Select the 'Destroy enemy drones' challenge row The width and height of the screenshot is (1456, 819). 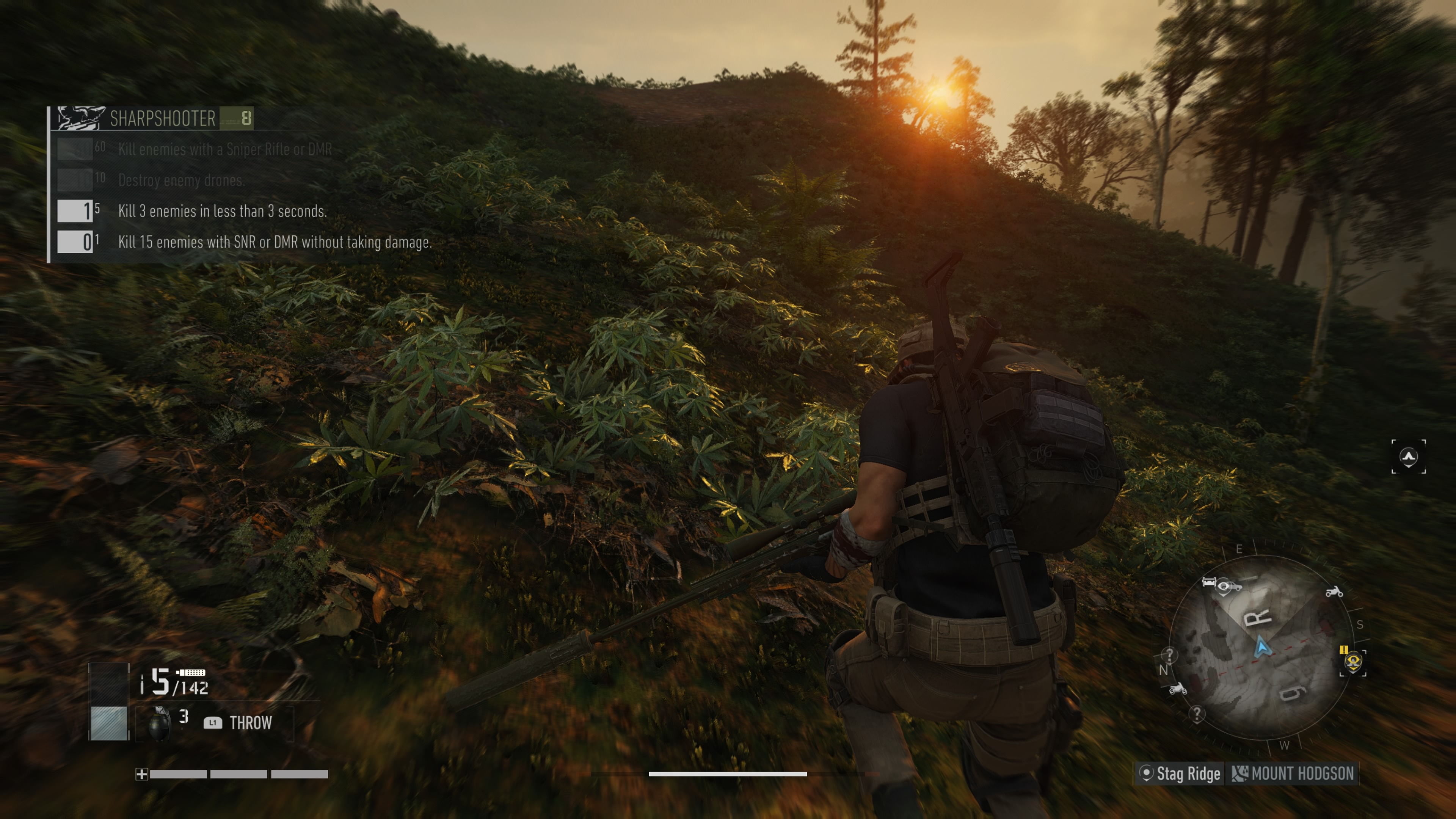tap(181, 180)
